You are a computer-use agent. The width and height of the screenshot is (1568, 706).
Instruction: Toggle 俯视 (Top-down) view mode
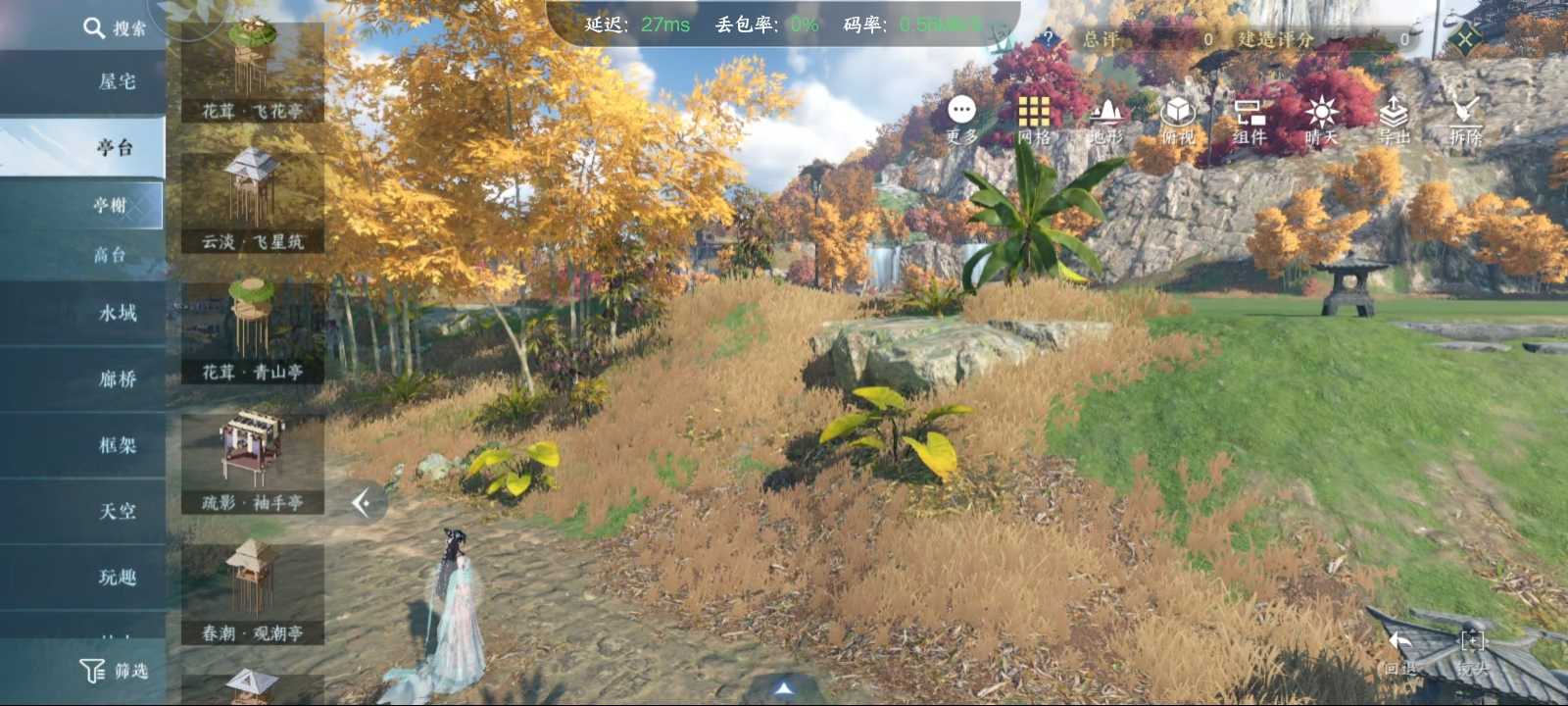[1180, 120]
